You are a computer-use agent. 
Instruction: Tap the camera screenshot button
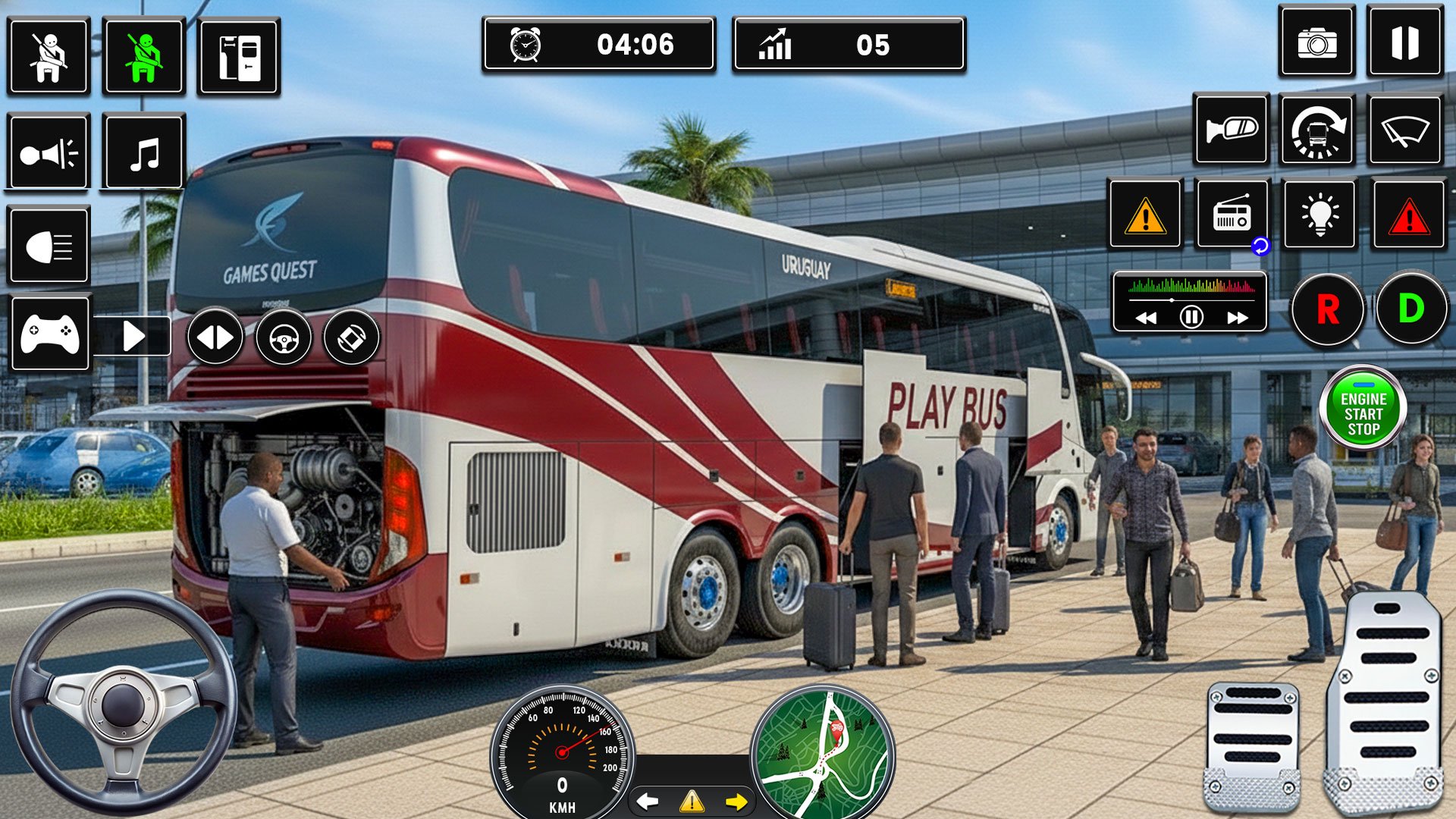click(1316, 42)
